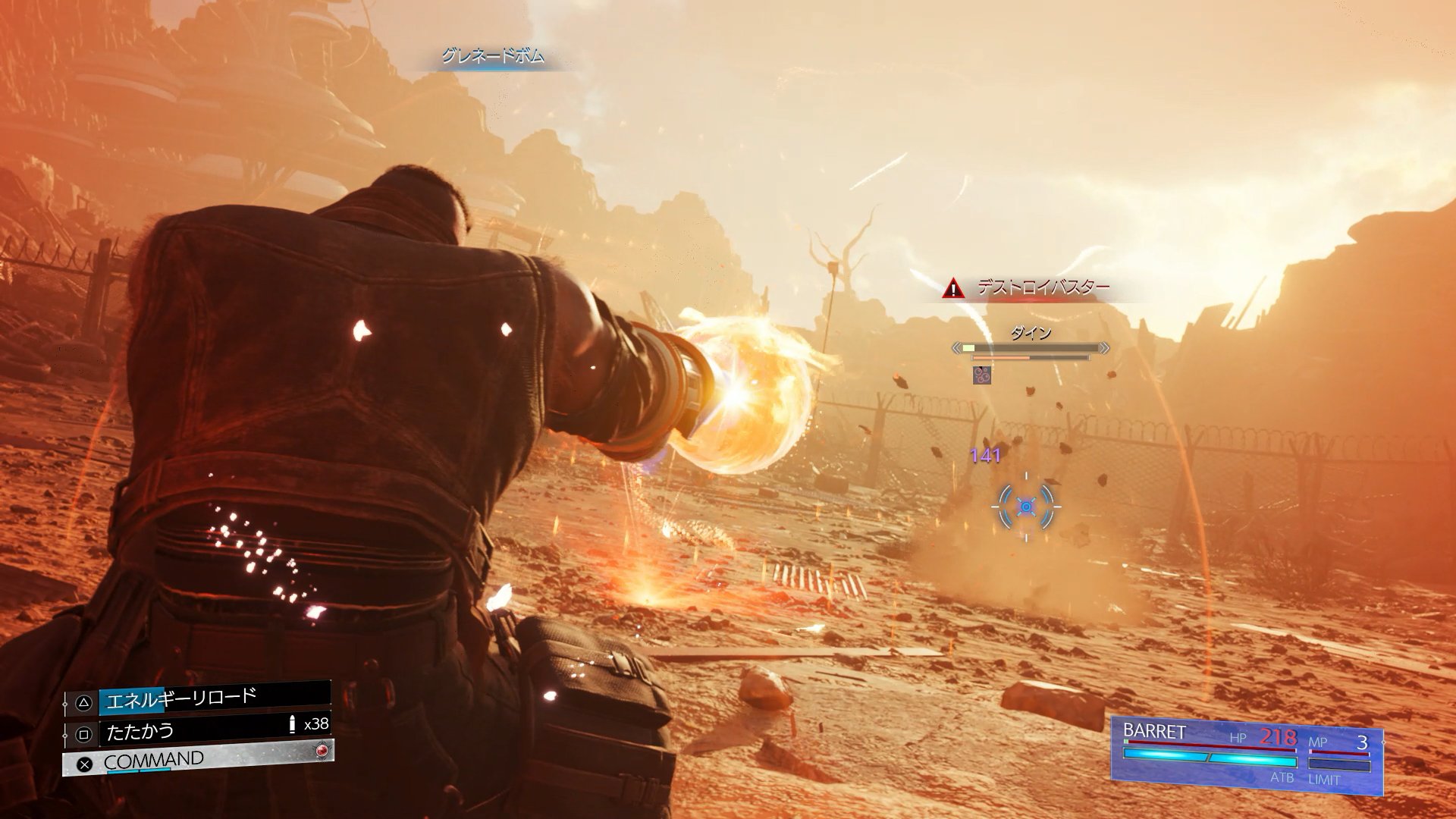Click the blue lock-on target reticle

tap(1026, 507)
